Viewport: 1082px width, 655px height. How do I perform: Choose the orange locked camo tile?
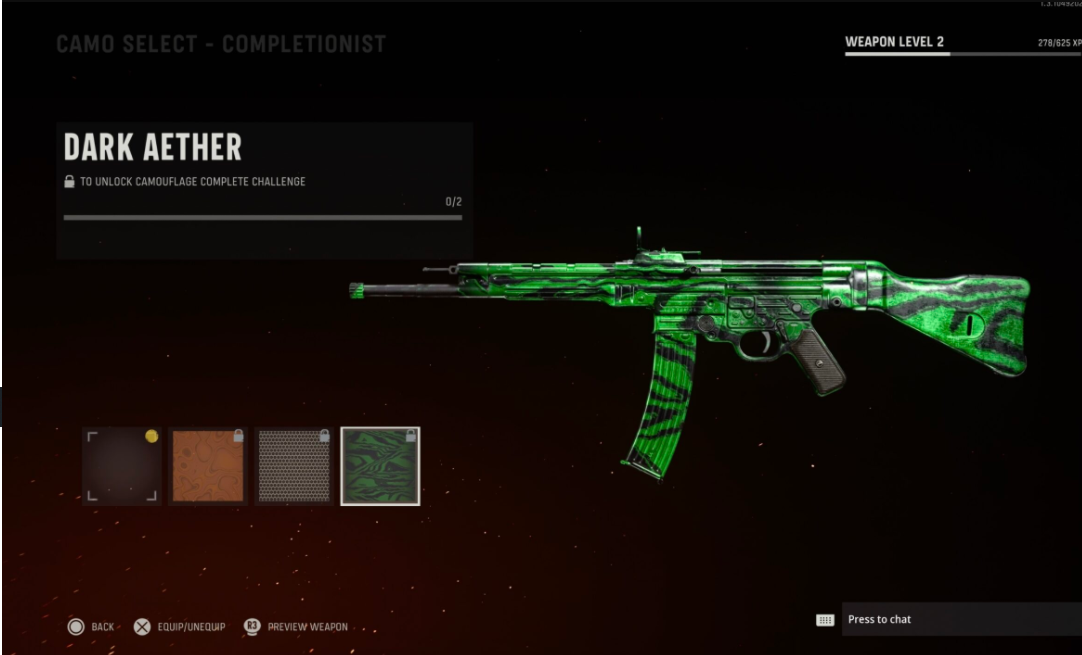coord(208,466)
